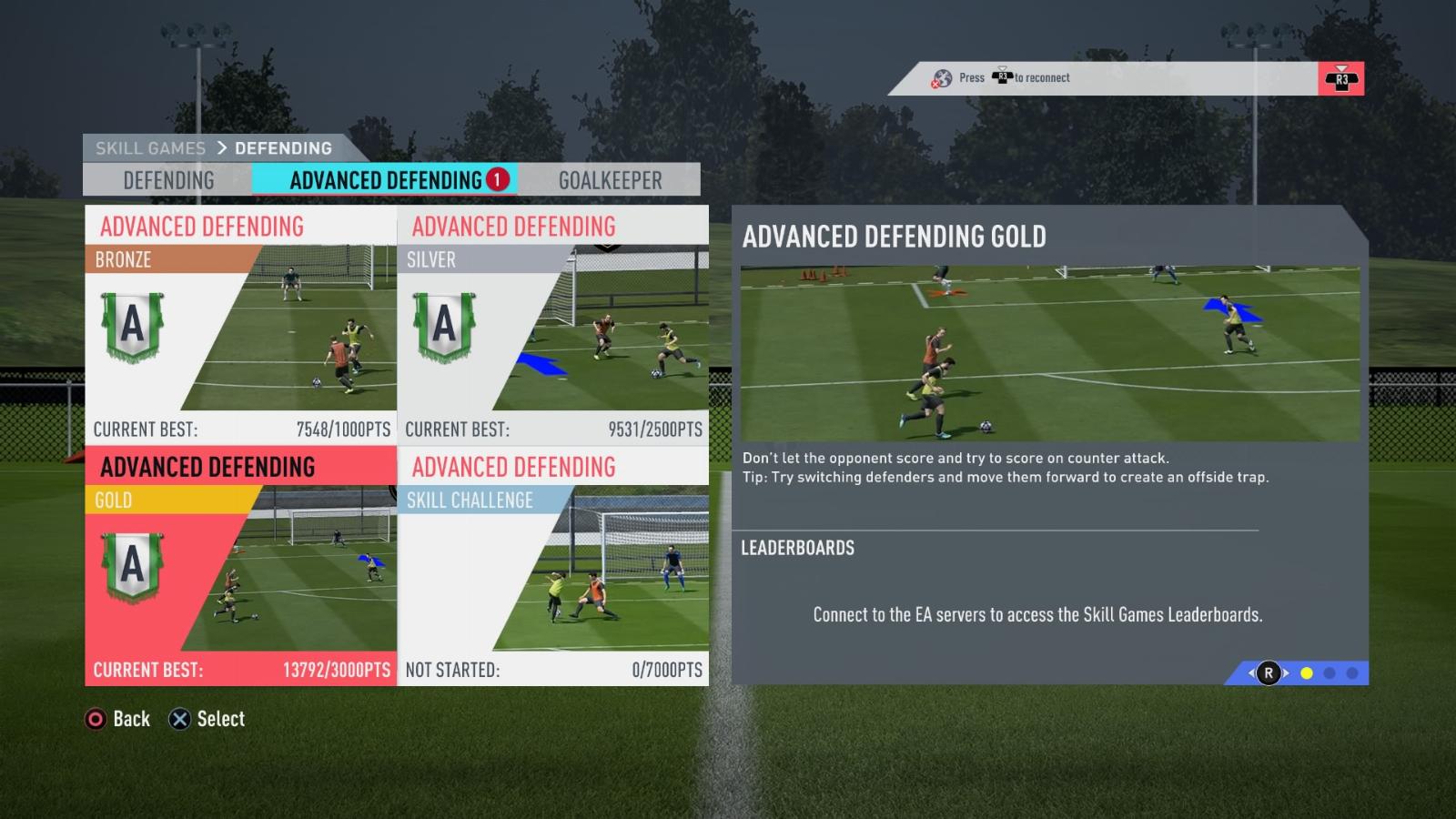The height and width of the screenshot is (819, 1456).
Task: Show the Gold preview image
Action: [1050, 353]
